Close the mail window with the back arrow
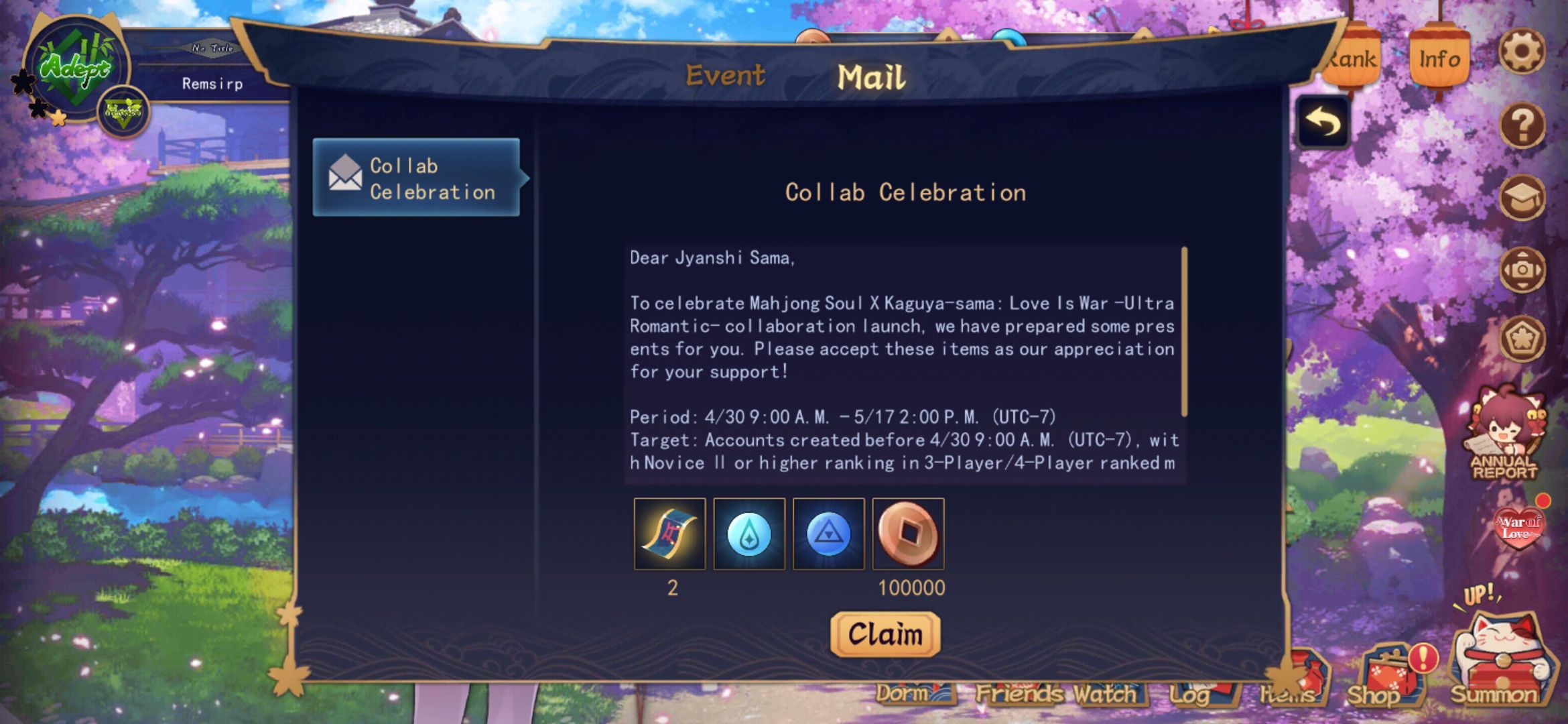The height and width of the screenshot is (724, 1568). tap(1322, 123)
